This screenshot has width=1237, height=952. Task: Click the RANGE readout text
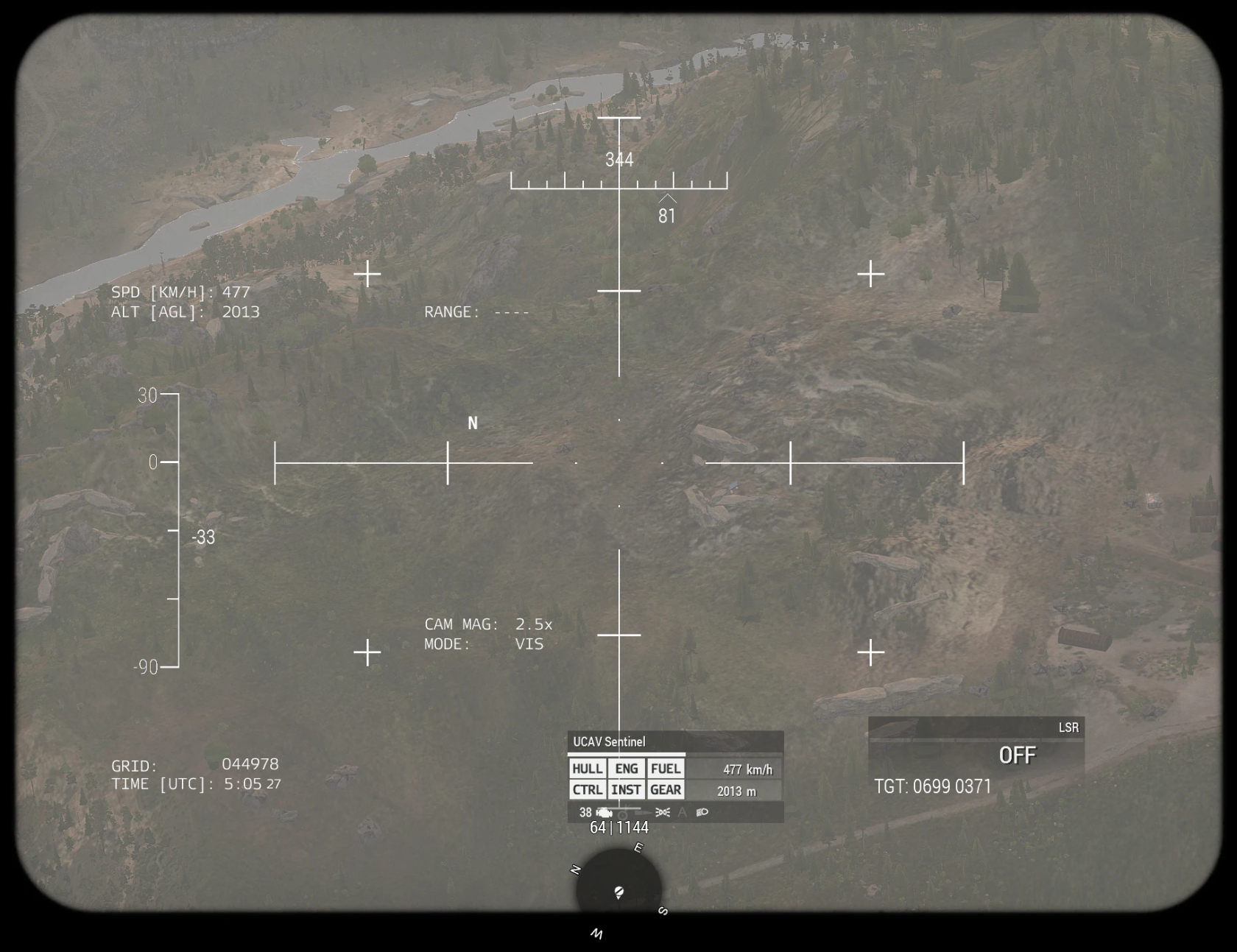pyautogui.click(x=476, y=312)
